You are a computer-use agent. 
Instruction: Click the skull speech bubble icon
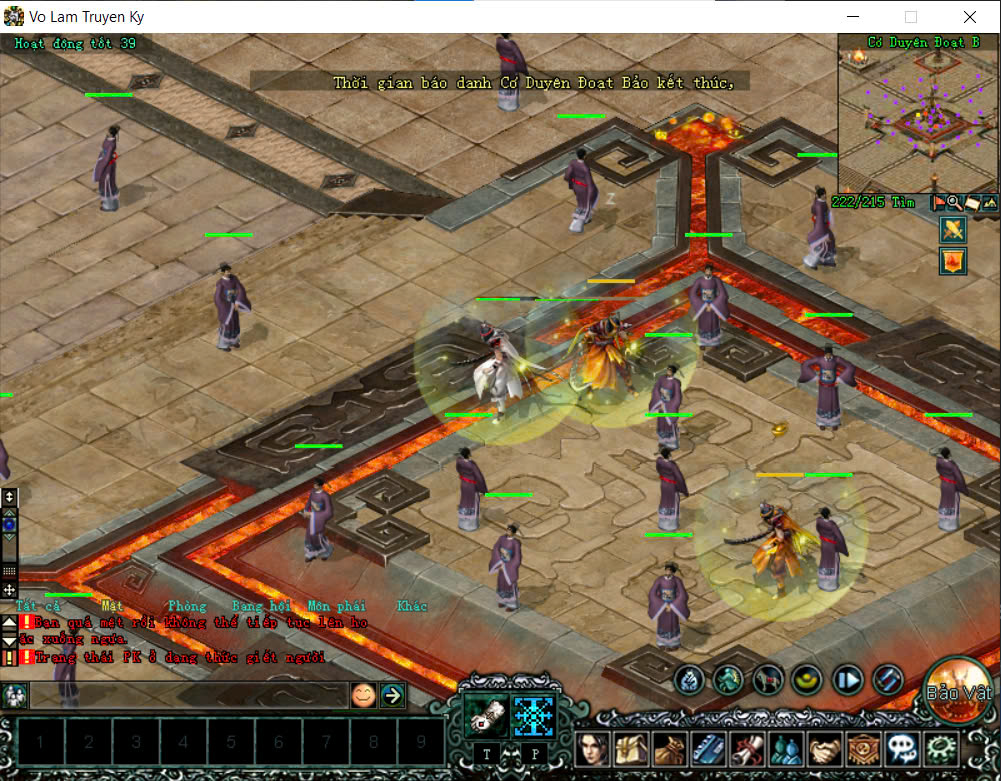902,748
